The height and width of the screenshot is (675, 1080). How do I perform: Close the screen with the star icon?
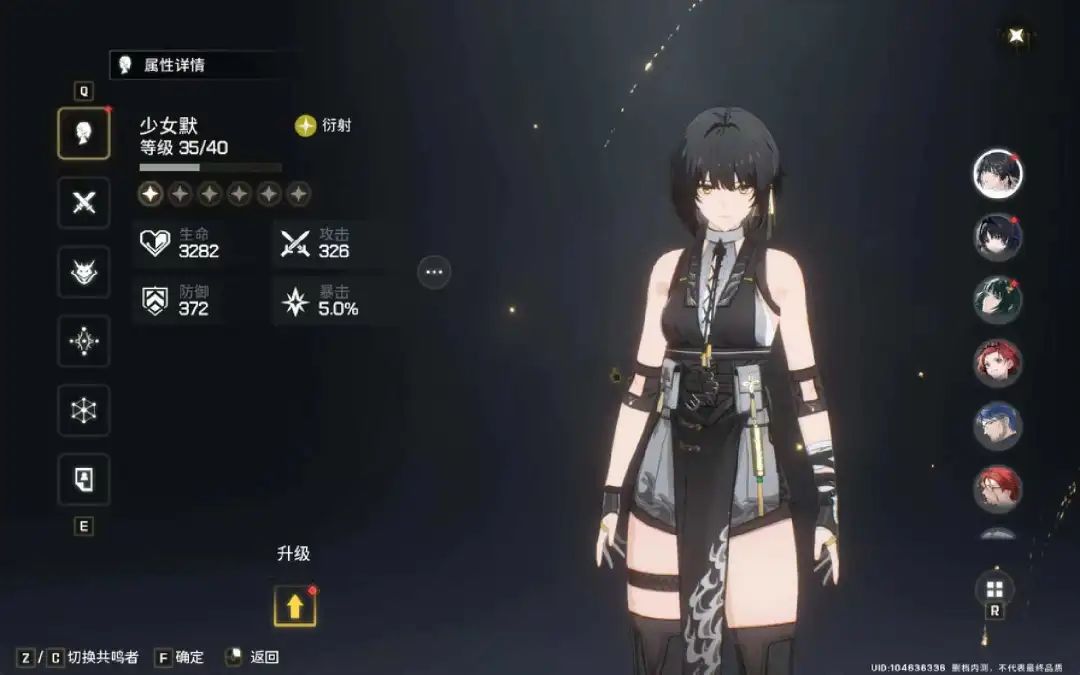pos(1016,36)
